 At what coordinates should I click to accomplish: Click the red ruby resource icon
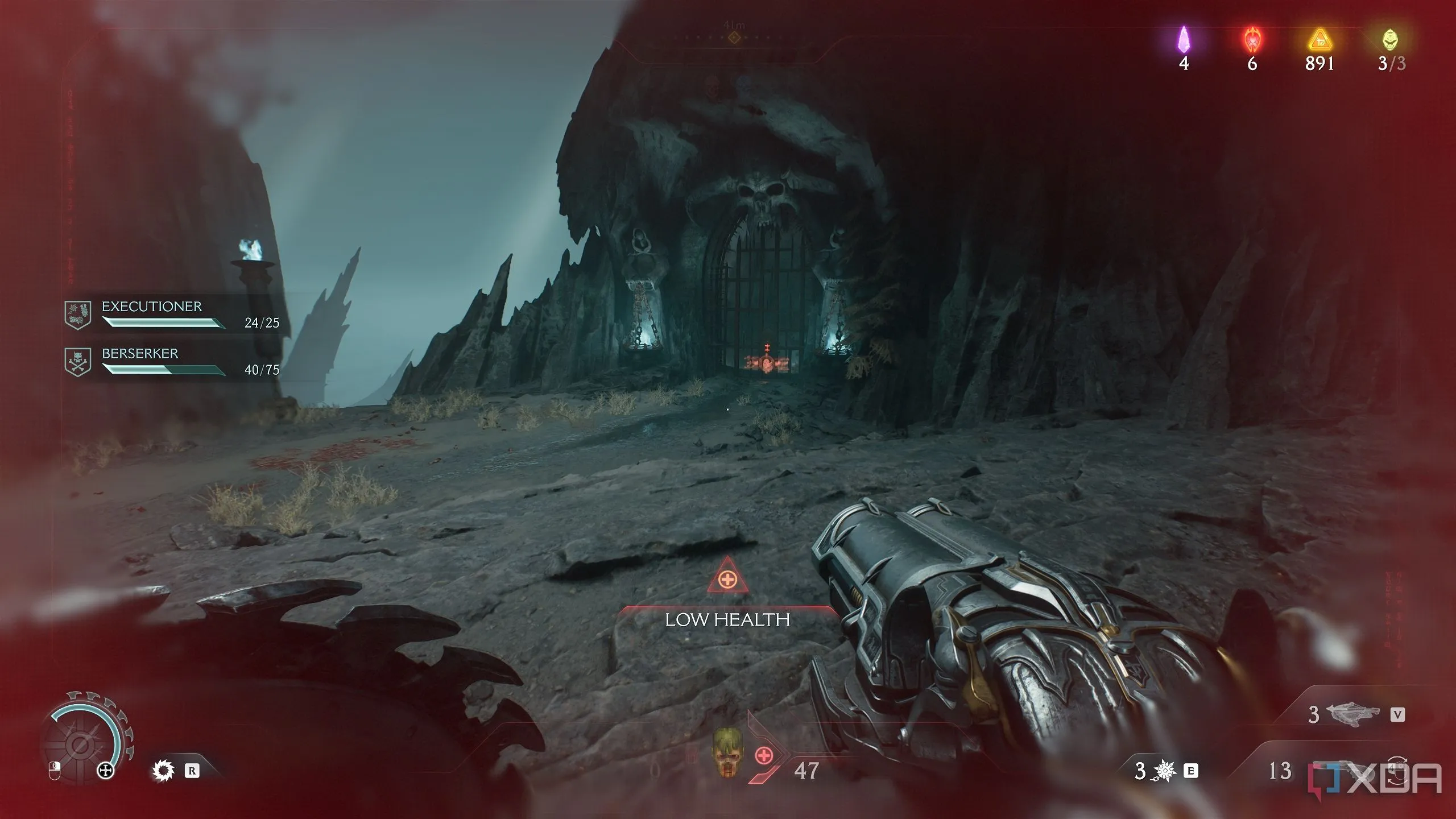point(1252,40)
